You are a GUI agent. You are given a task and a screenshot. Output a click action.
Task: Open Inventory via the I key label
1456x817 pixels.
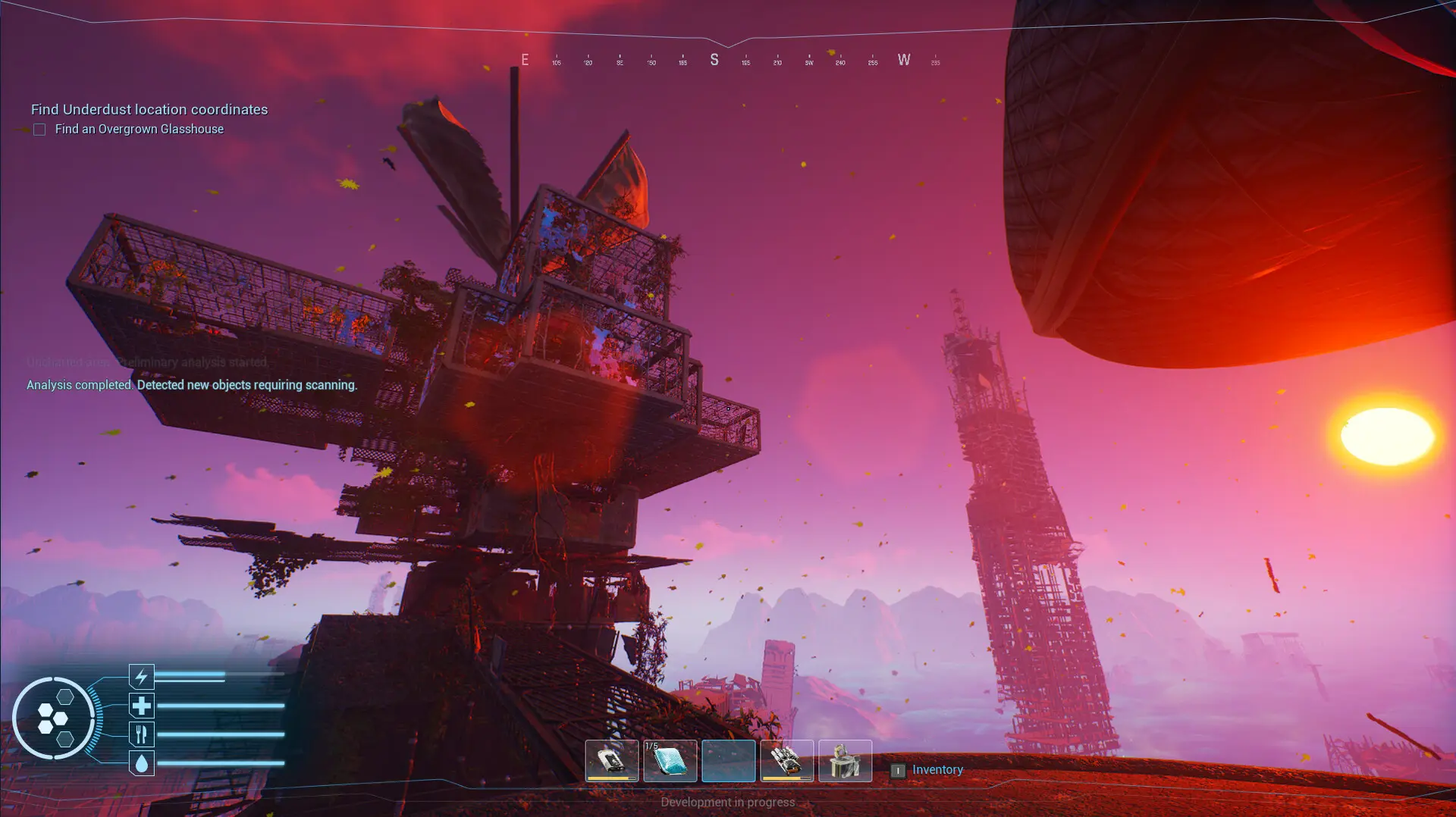click(898, 769)
